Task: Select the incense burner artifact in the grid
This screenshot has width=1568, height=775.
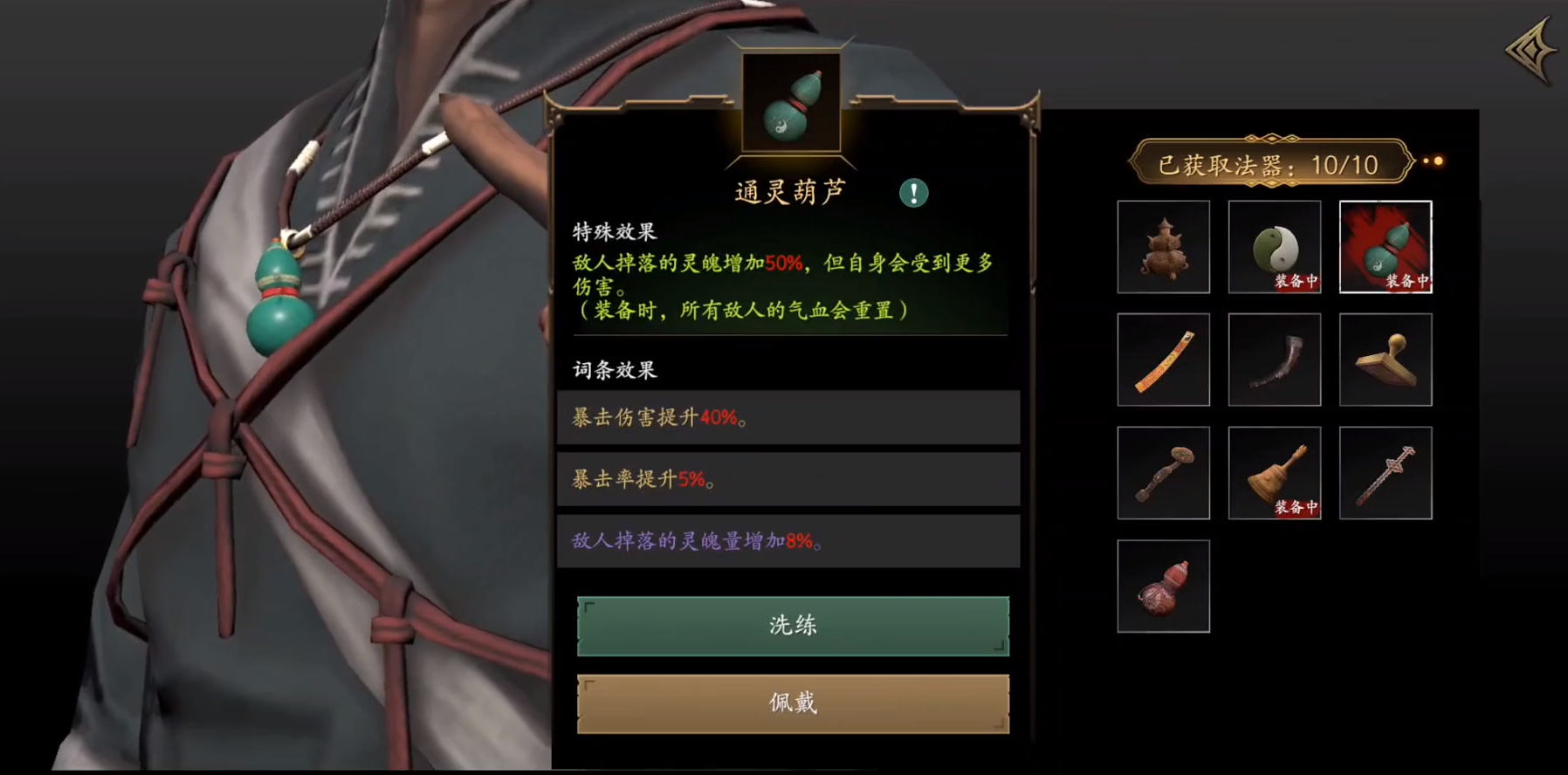Action: (1163, 246)
